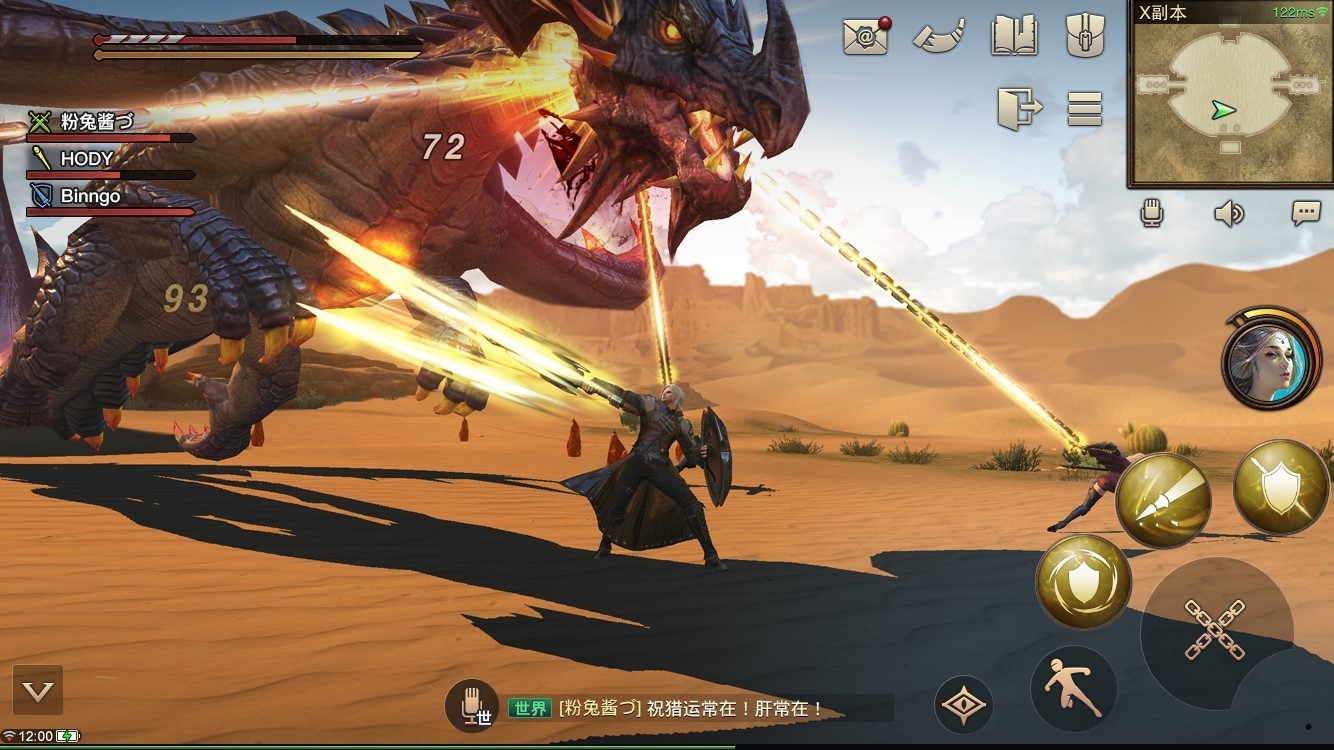The width and height of the screenshot is (1334, 750).
Task: Open the horn icon in top bar
Action: pos(938,36)
